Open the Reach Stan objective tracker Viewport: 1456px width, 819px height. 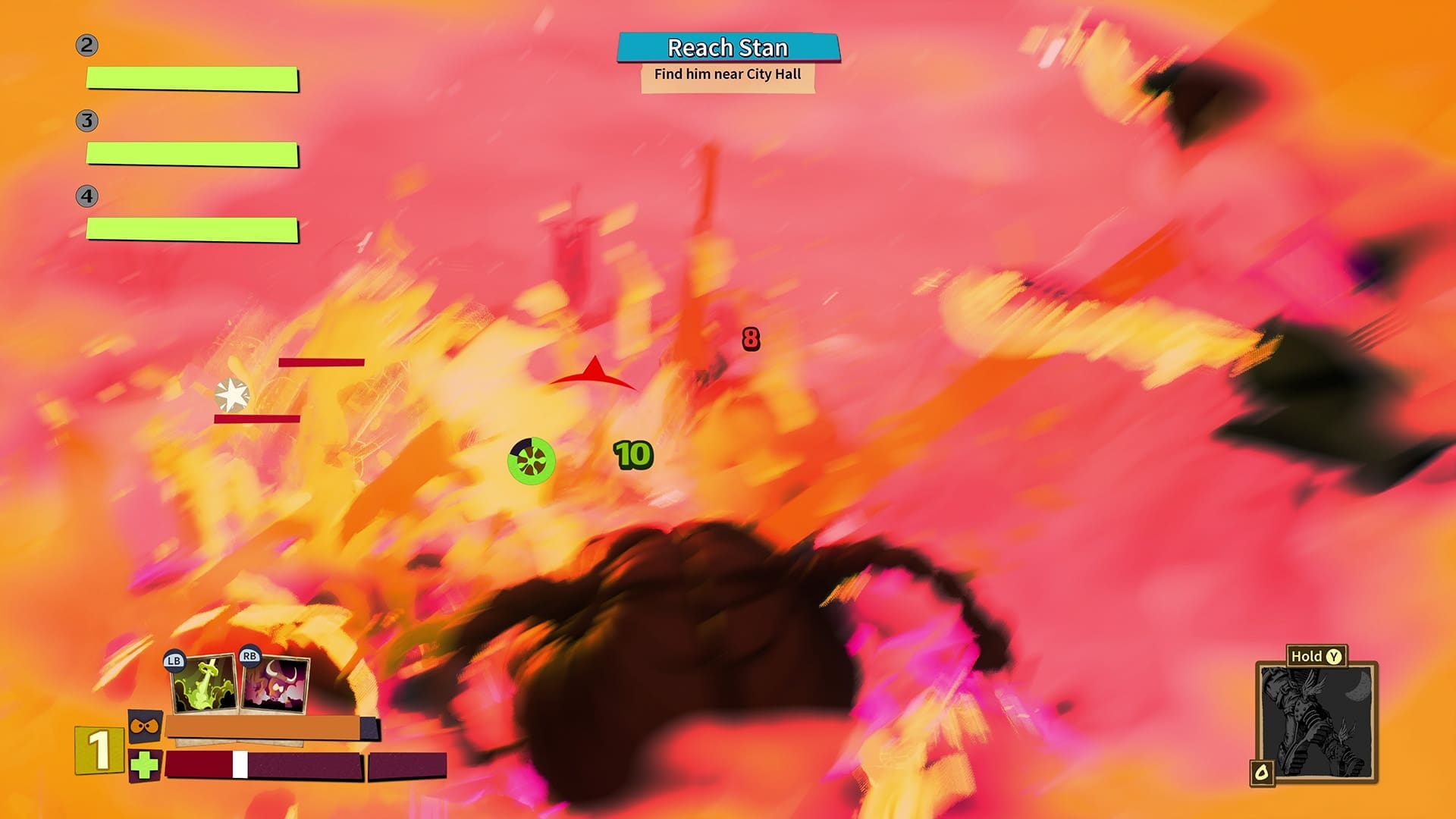pos(728,49)
